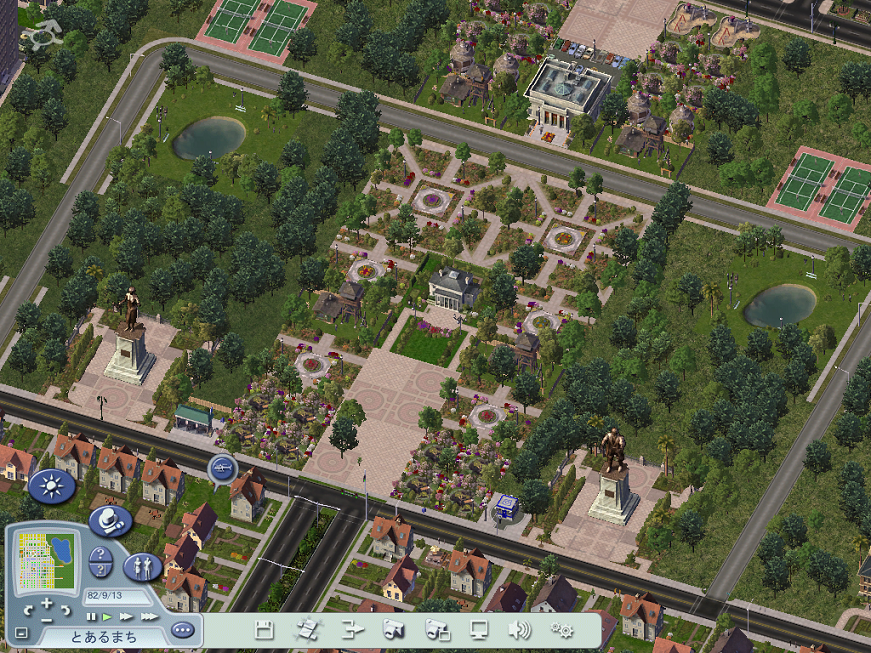This screenshot has height=653, width=871.
Task: Rotate the view clockwise
Action: point(66,608)
